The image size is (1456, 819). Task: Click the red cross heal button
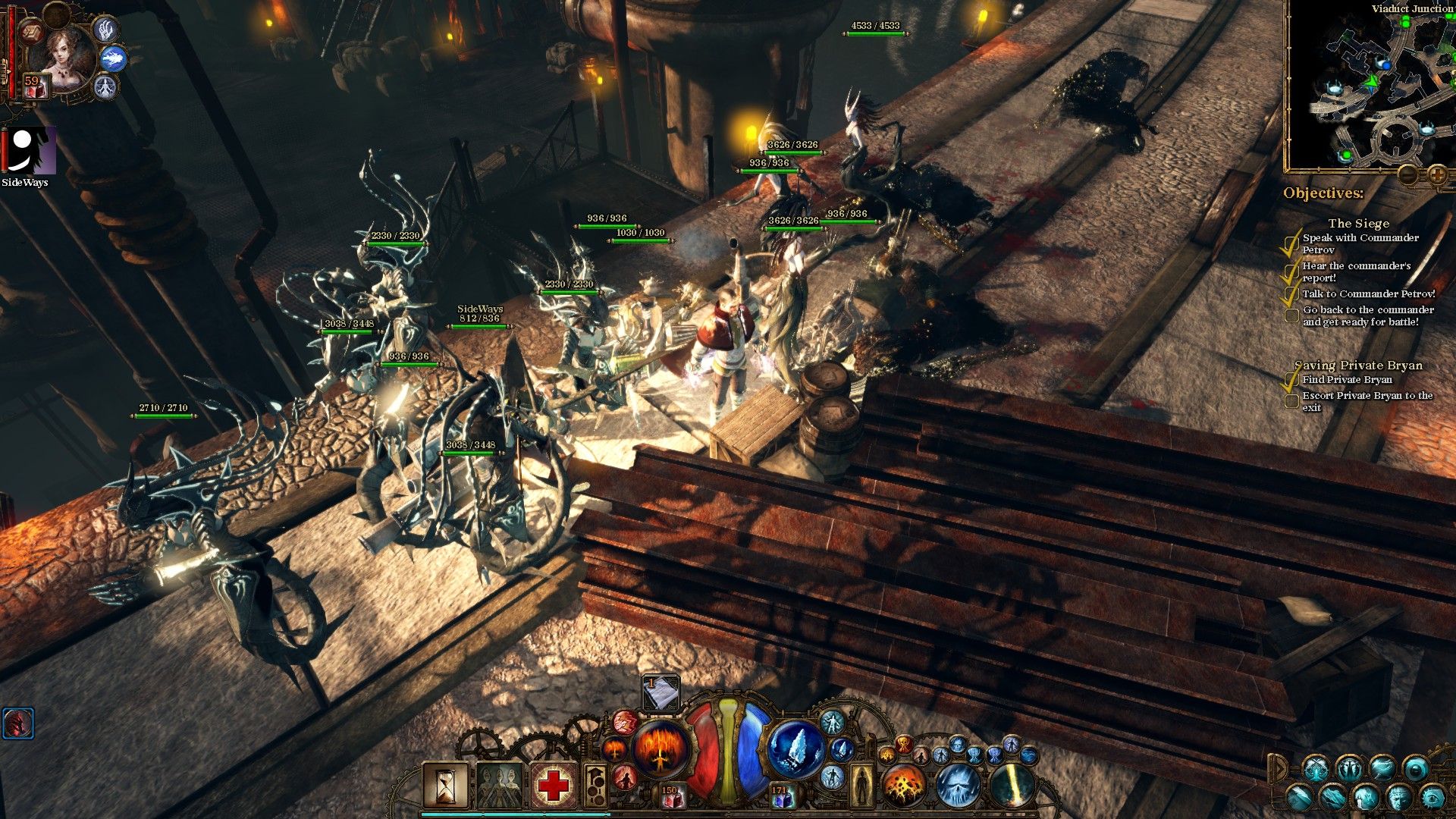(553, 786)
